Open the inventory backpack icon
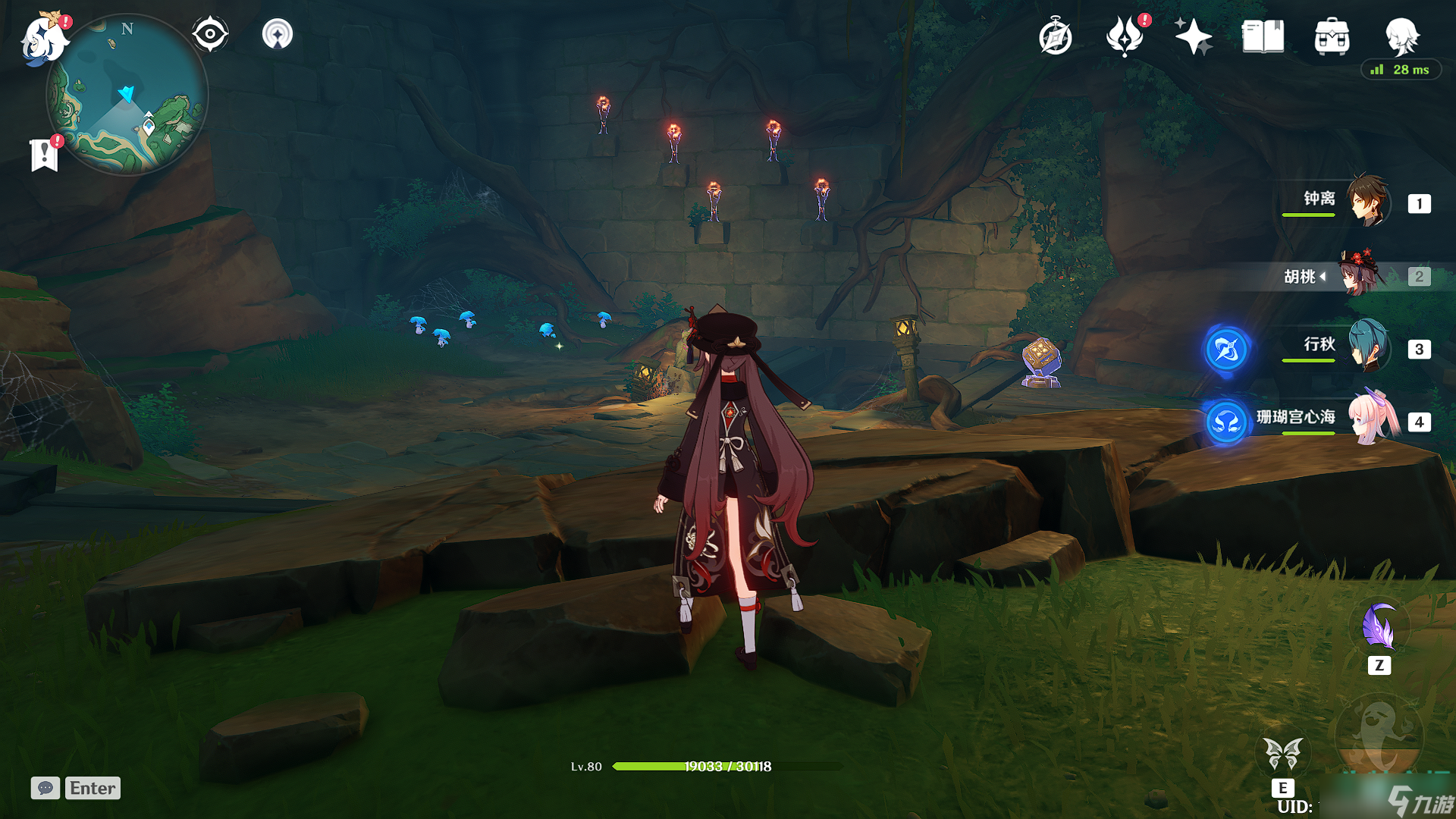The width and height of the screenshot is (1456, 819). pyautogui.click(x=1332, y=36)
